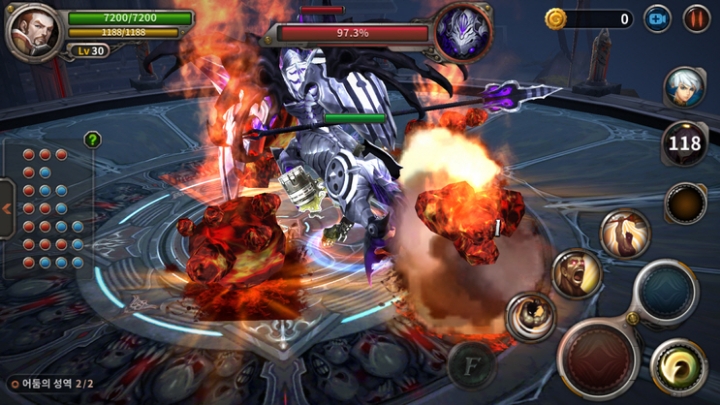Select the purple armored boss portrait
Image resolution: width=720 pixels, height=405 pixels.
[463, 30]
